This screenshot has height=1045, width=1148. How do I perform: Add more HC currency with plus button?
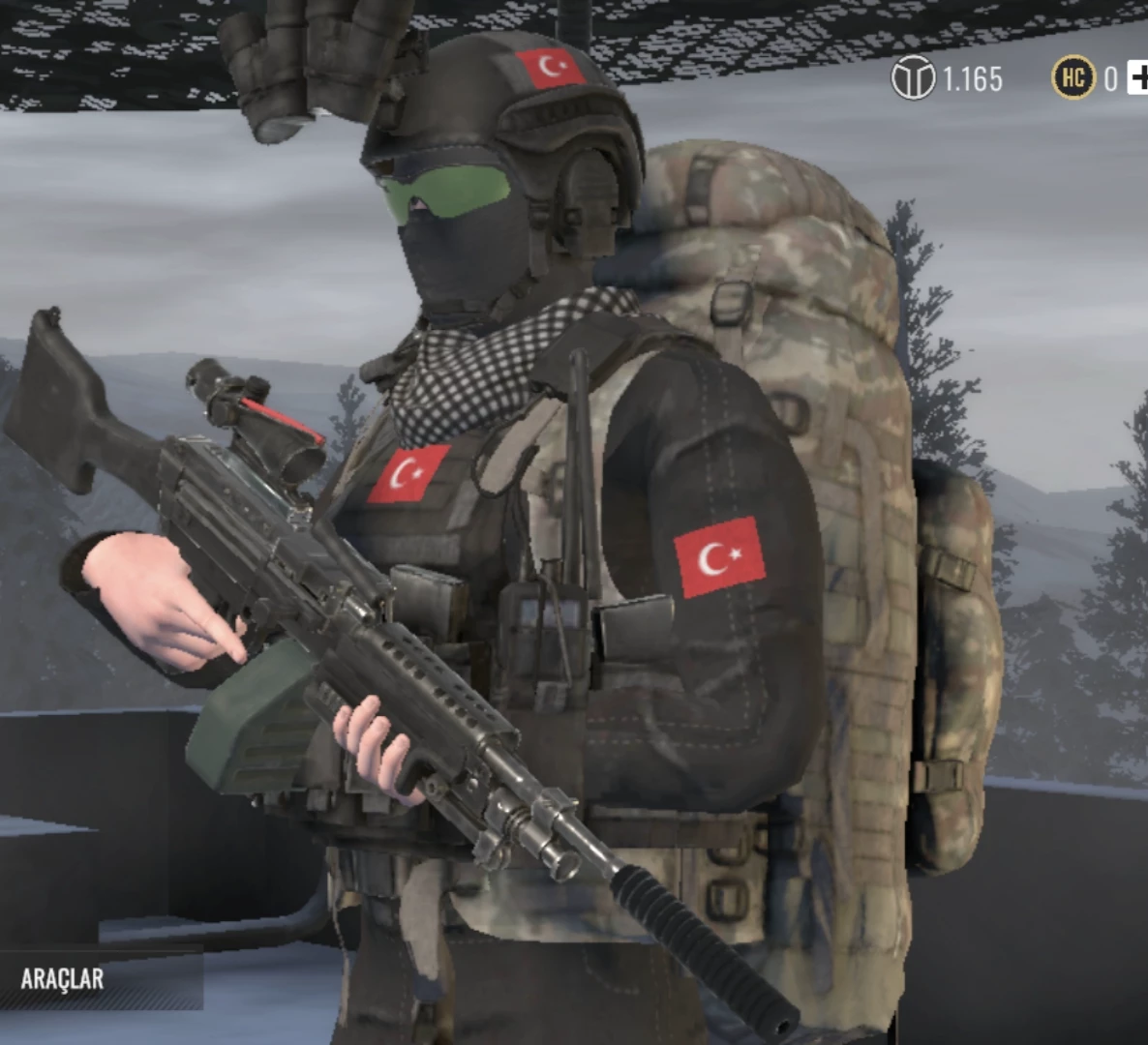(x=1138, y=78)
